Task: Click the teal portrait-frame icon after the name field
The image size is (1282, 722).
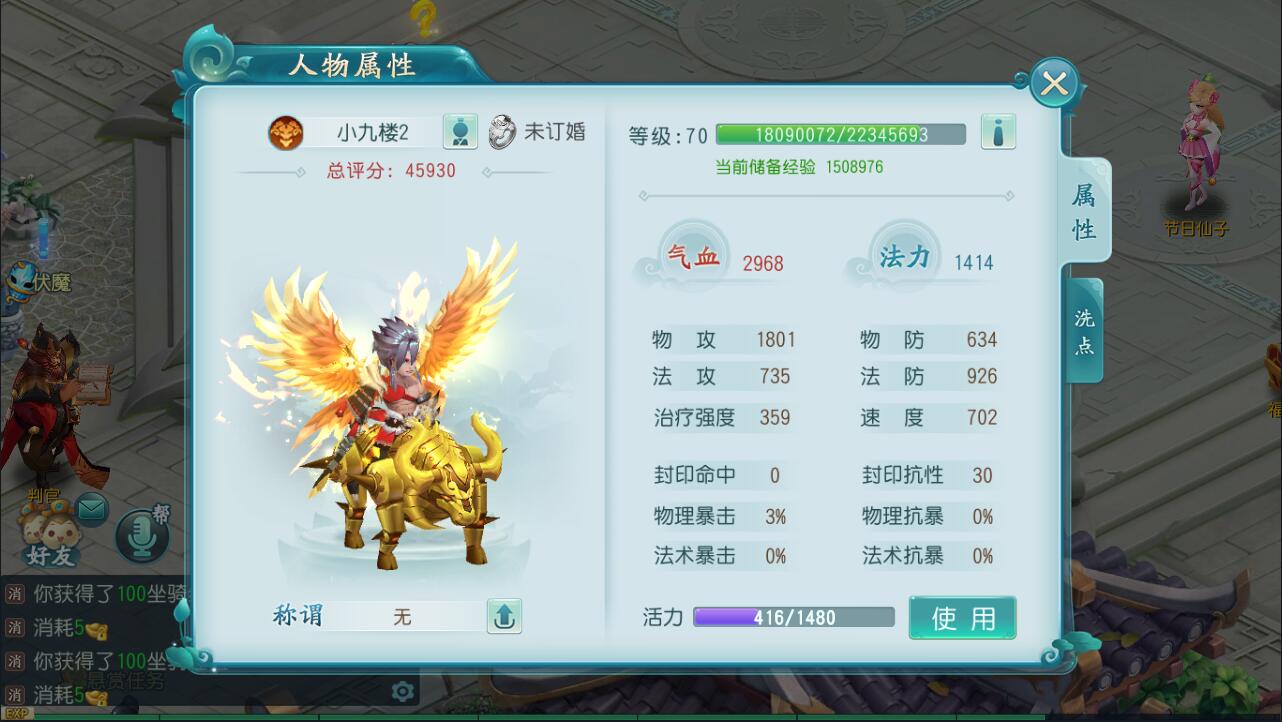Action: click(460, 131)
